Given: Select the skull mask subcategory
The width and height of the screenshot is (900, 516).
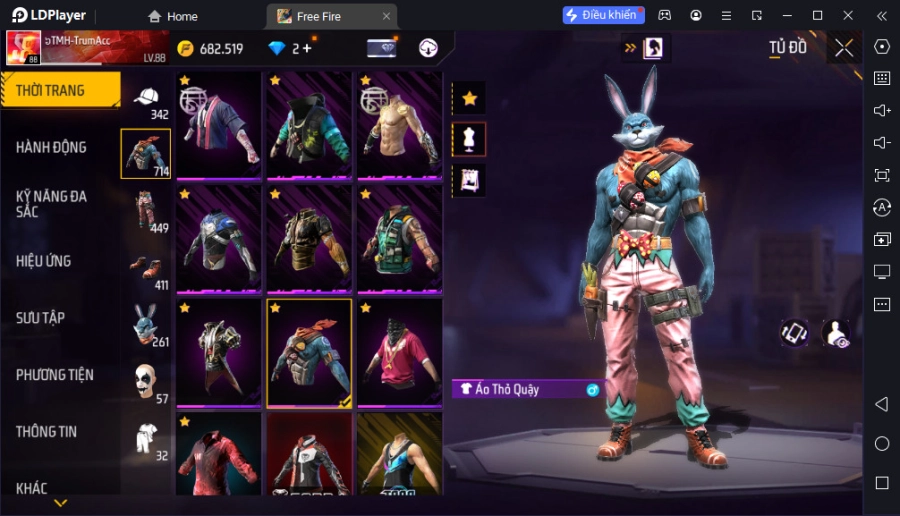Looking at the screenshot, I should click(x=146, y=382).
